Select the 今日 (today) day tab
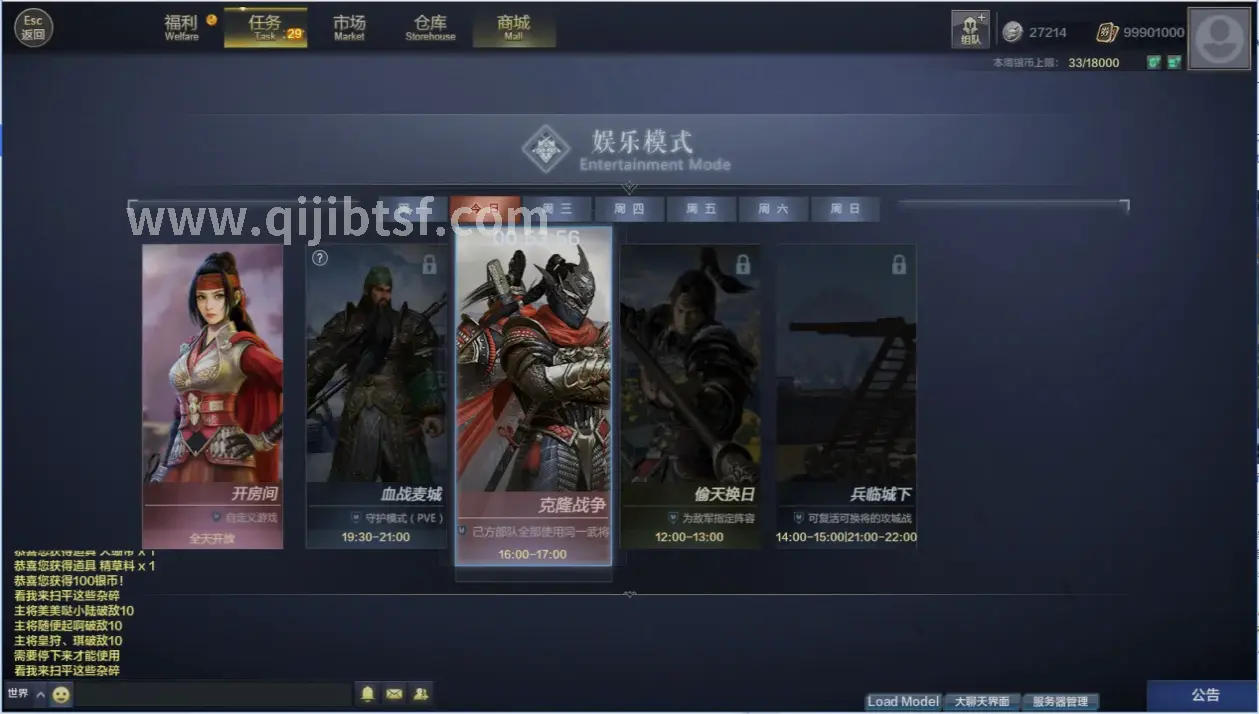 click(485, 209)
